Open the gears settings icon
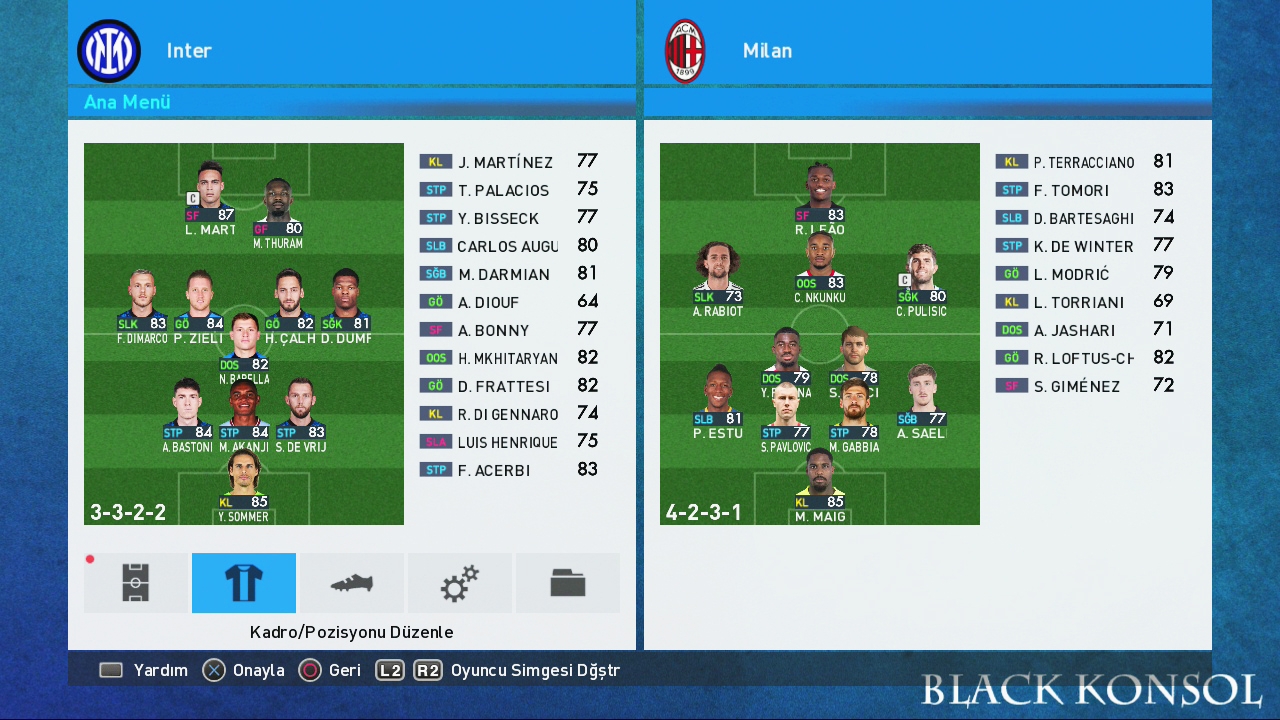The image size is (1280, 720). click(x=460, y=583)
